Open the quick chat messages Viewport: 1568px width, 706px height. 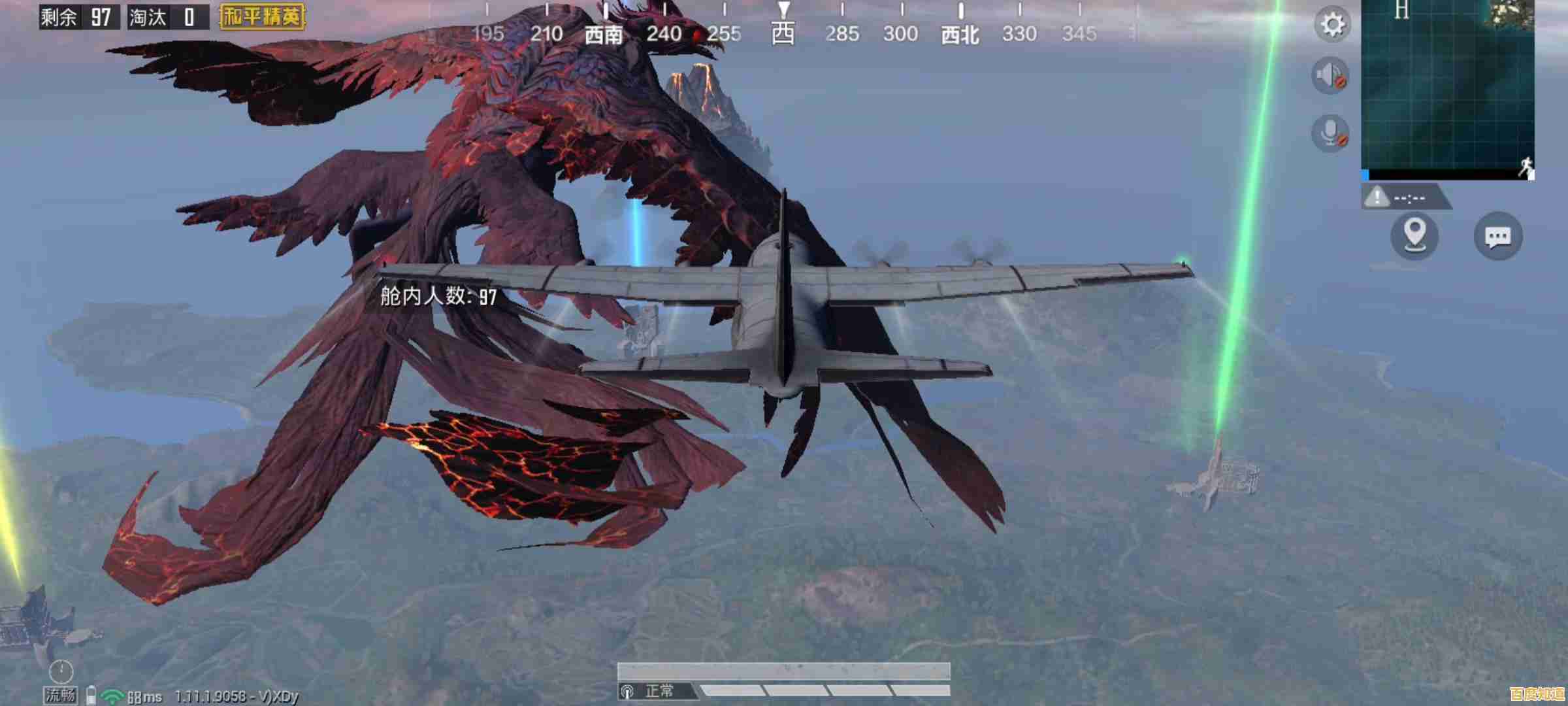(x=1498, y=236)
